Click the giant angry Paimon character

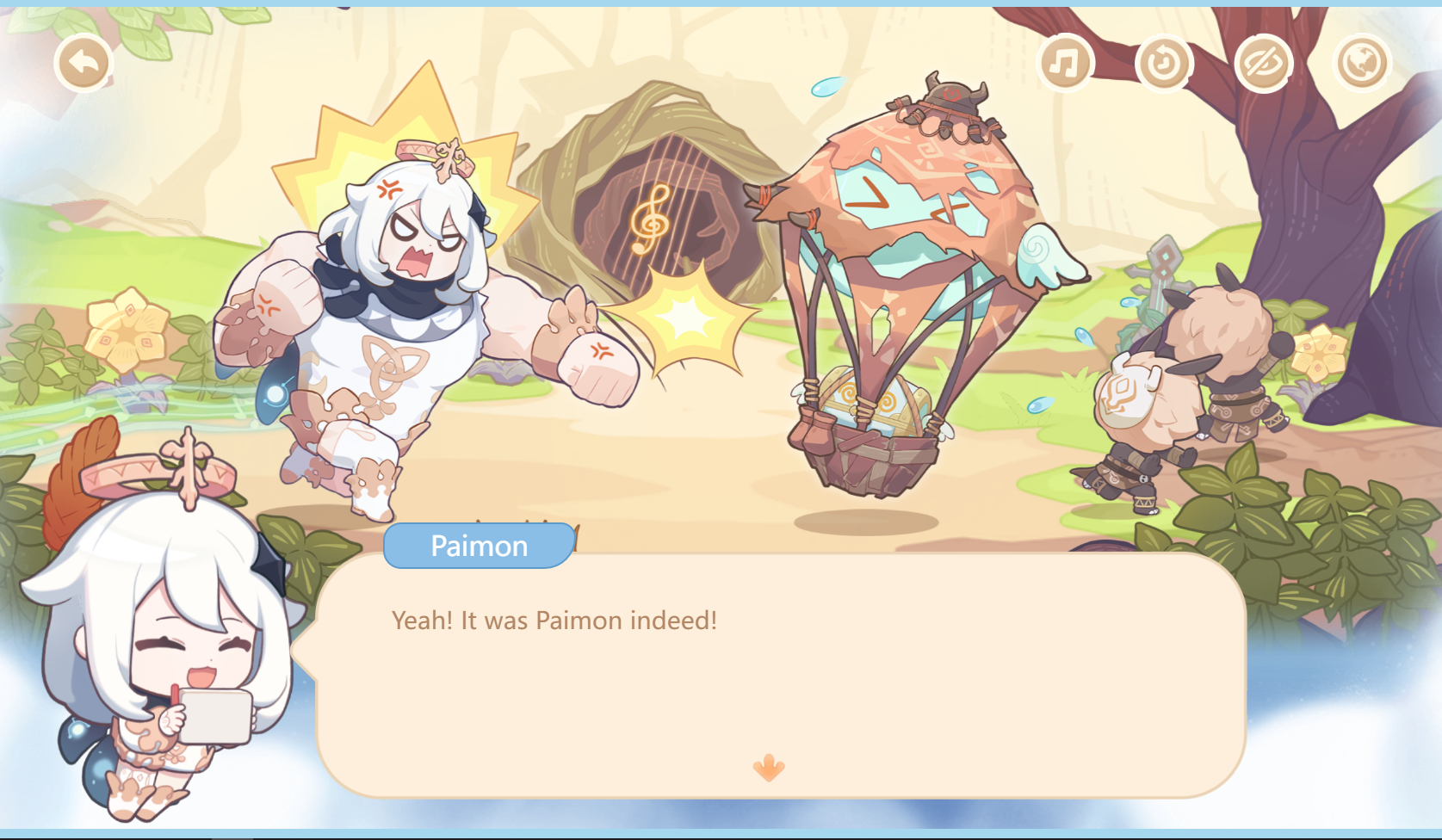tap(405, 301)
